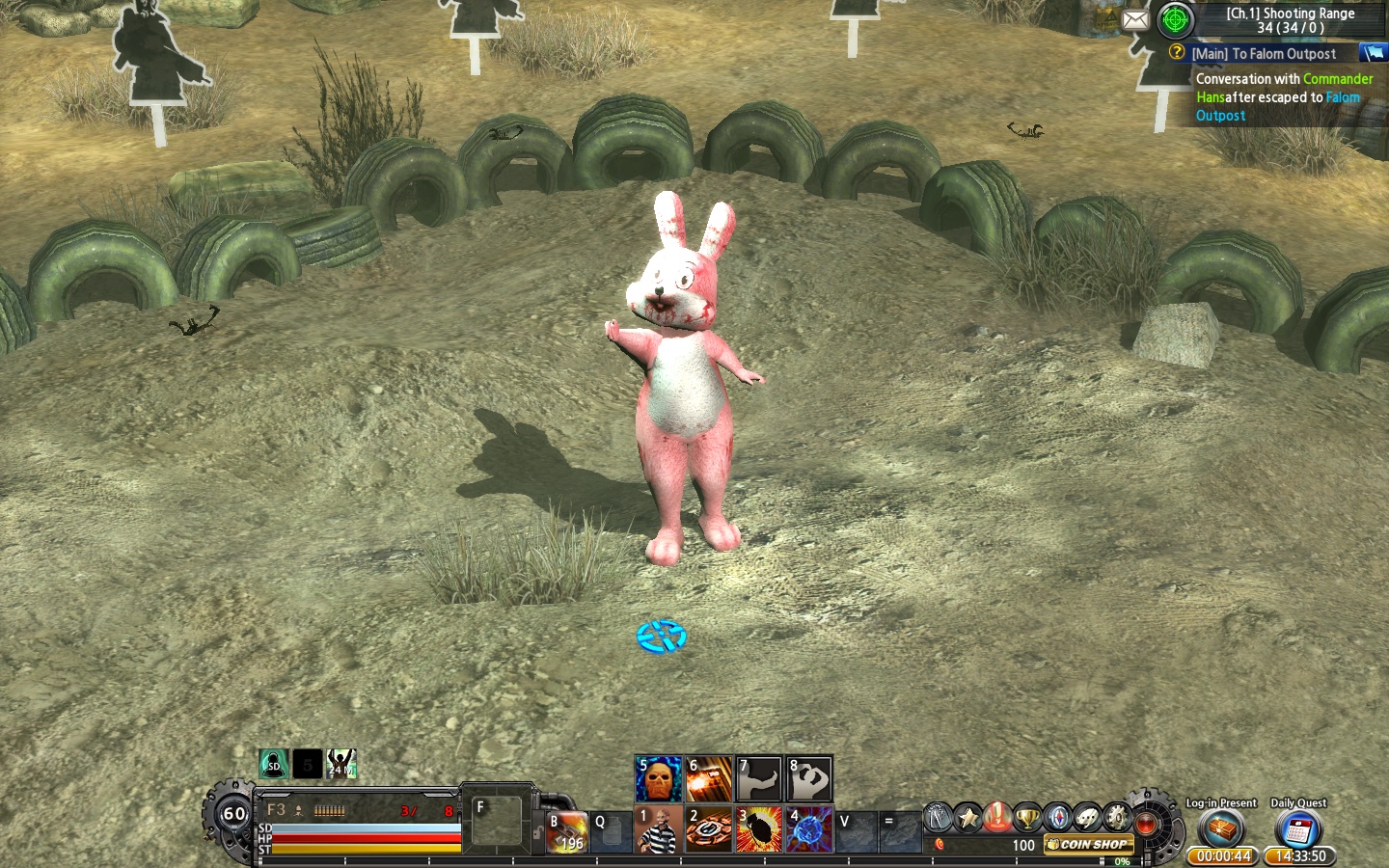
Task: Select the grenade explosion skill in slot 3
Action: click(760, 829)
